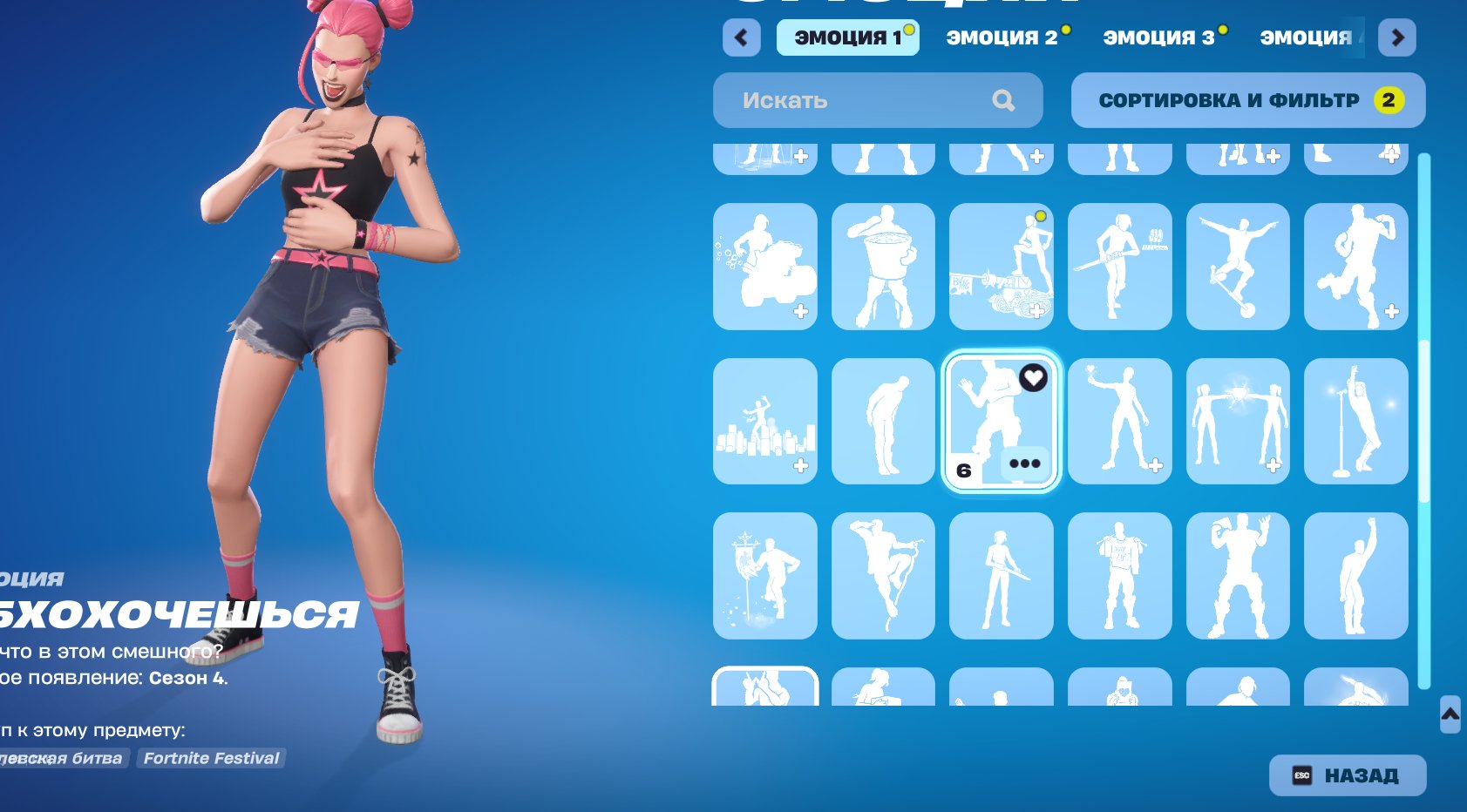This screenshot has height=812, width=1467.
Task: Select the quad bike riding emote icon
Action: [x=764, y=267]
